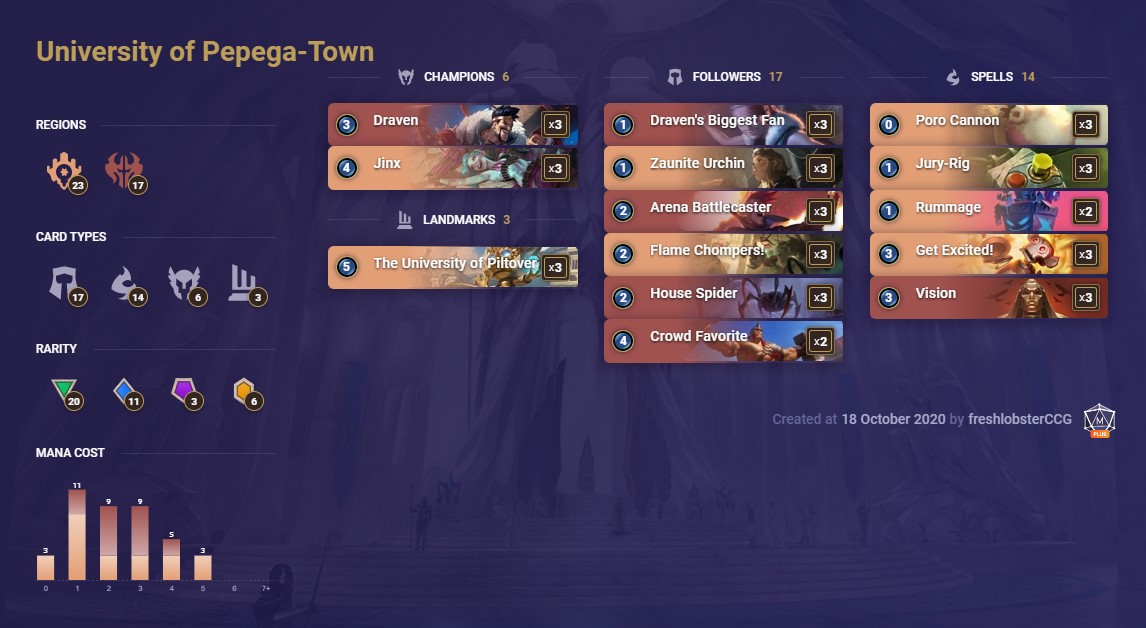
Task: Select the Jury-Rig spell card
Action: pyautogui.click(x=988, y=167)
